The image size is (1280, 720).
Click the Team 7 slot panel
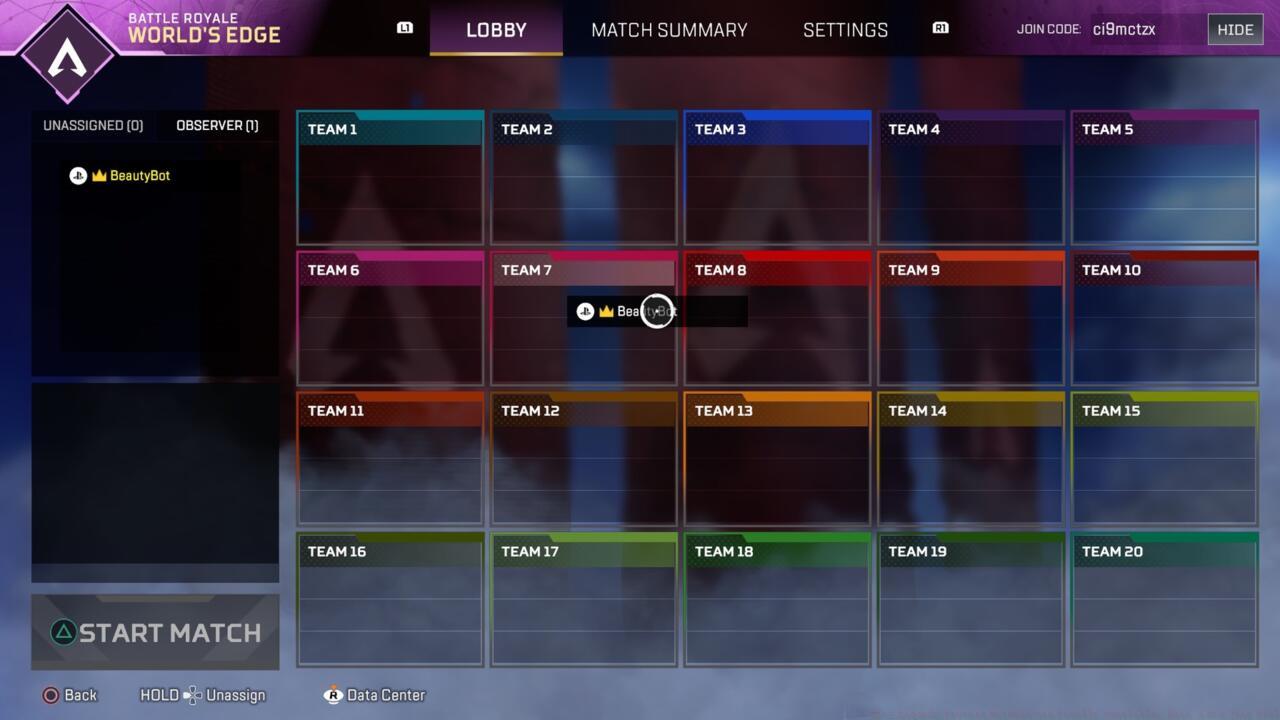[583, 320]
